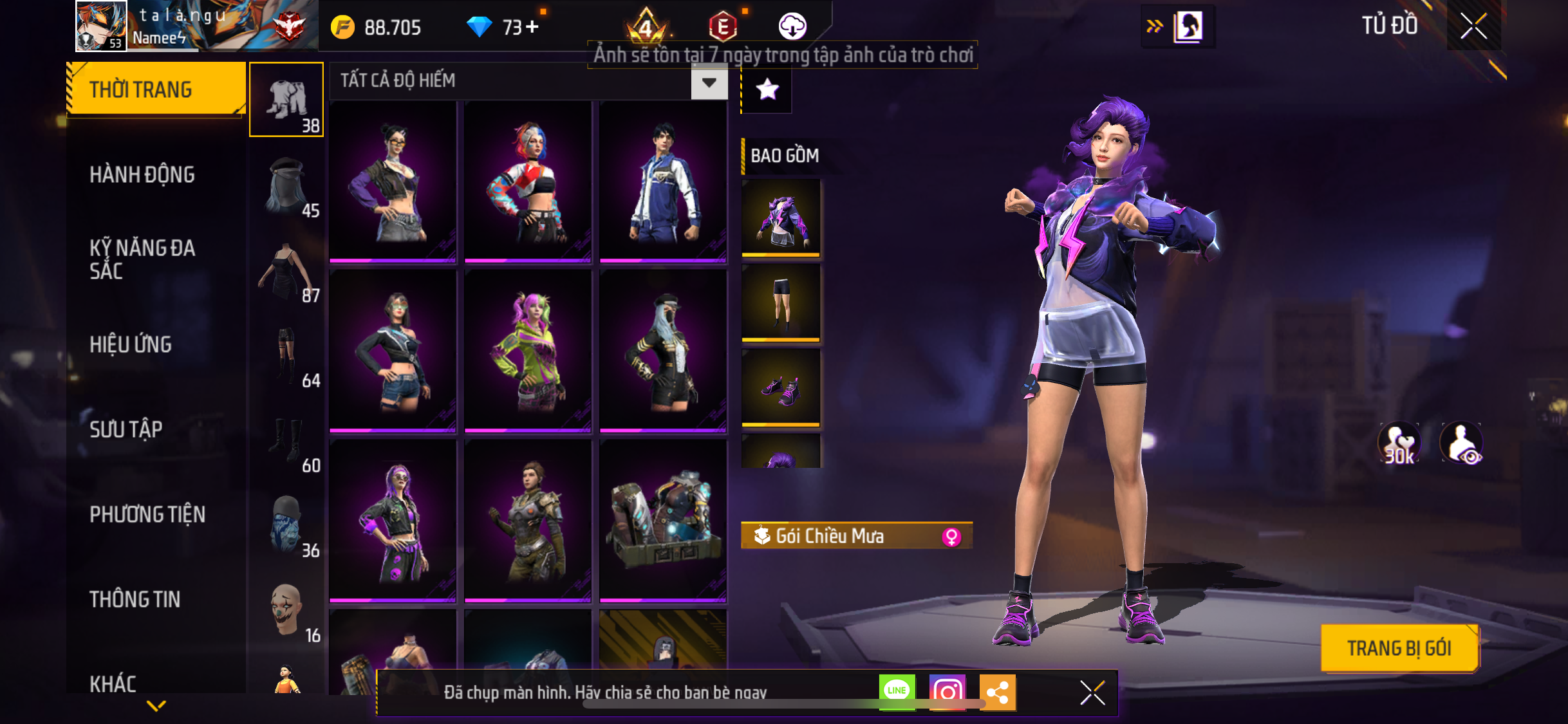Open the Sưu Tập tab
The width and height of the screenshot is (1568, 724).
[x=126, y=429]
